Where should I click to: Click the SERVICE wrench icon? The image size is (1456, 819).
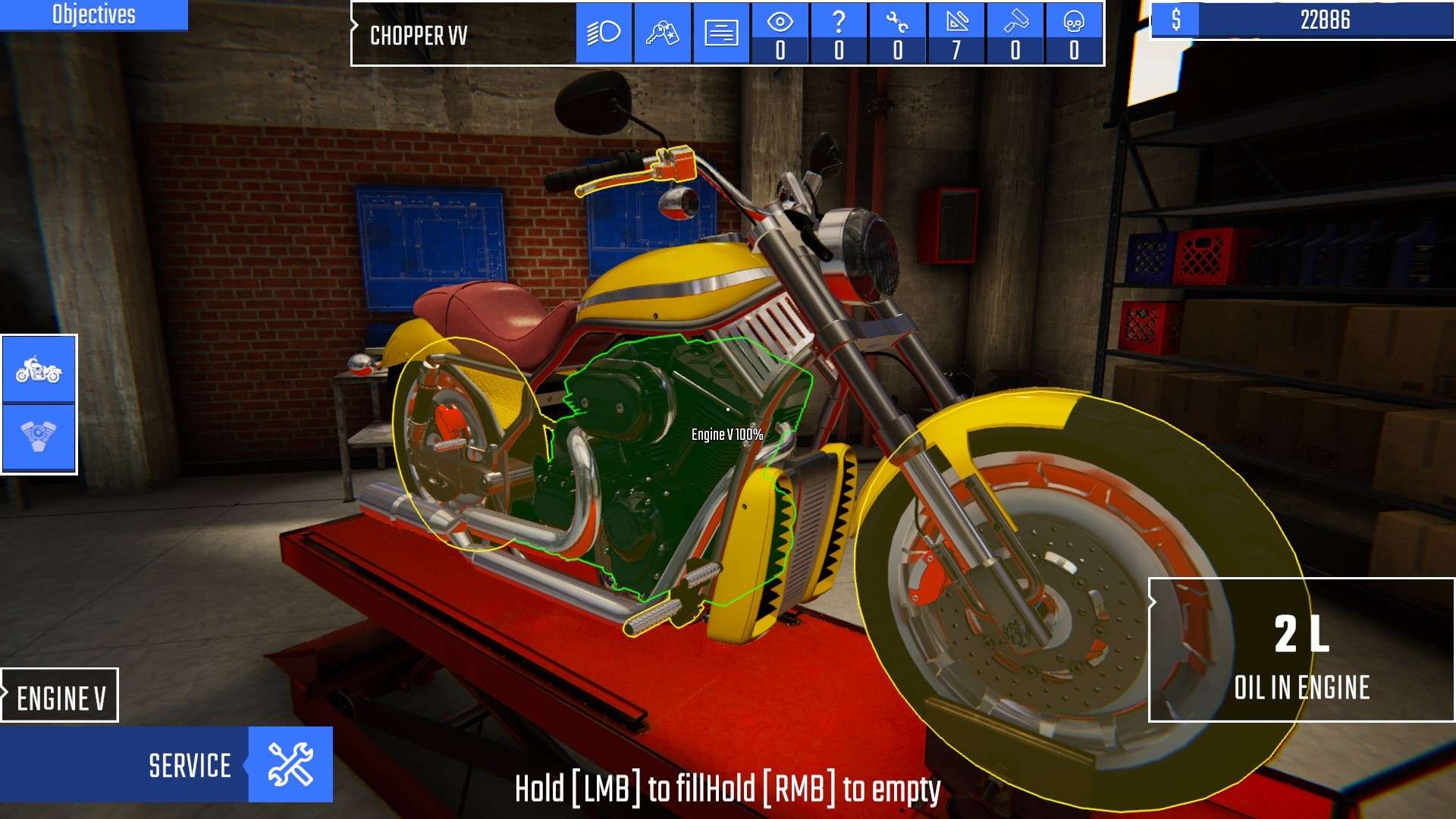coord(290,764)
